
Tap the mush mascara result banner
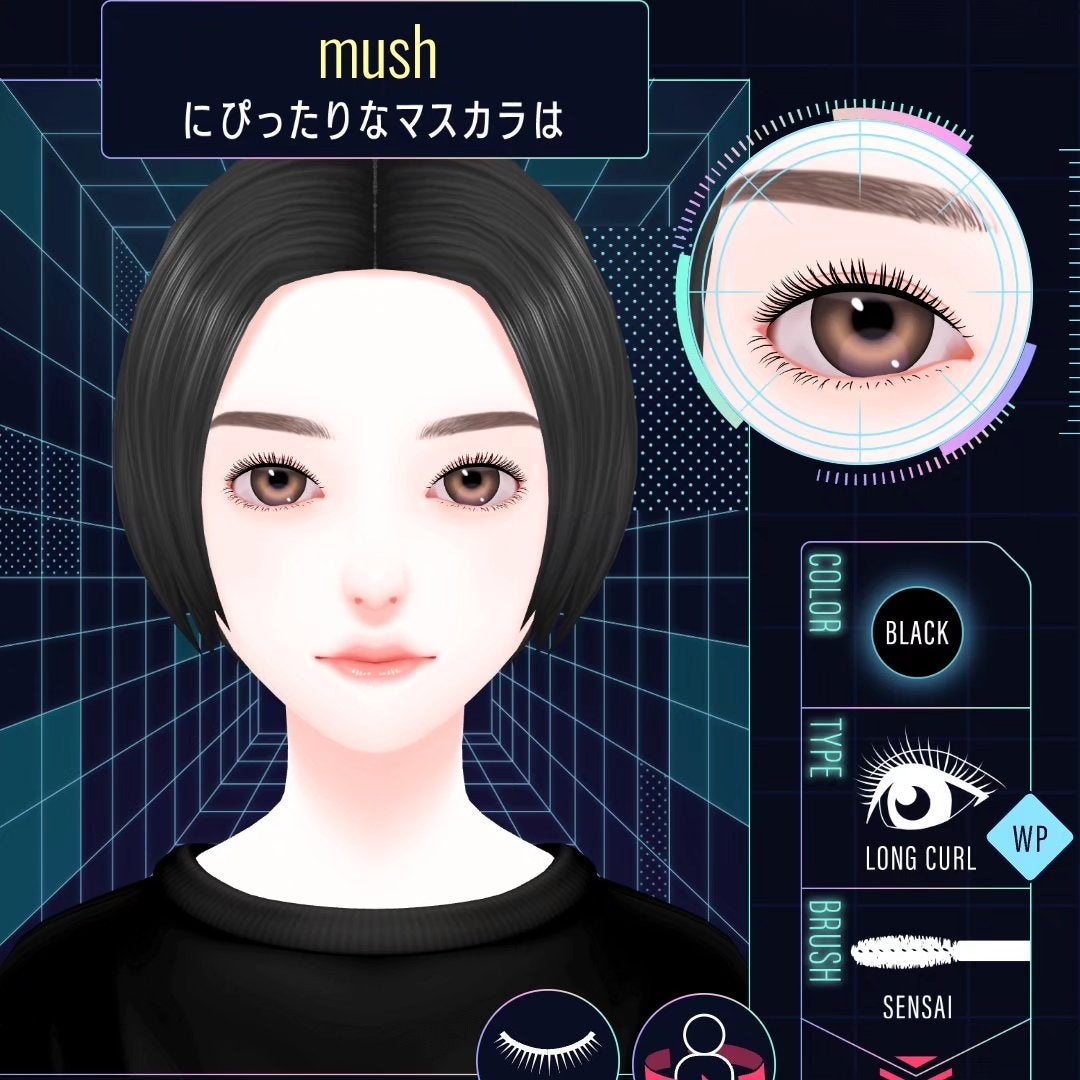tap(375, 80)
